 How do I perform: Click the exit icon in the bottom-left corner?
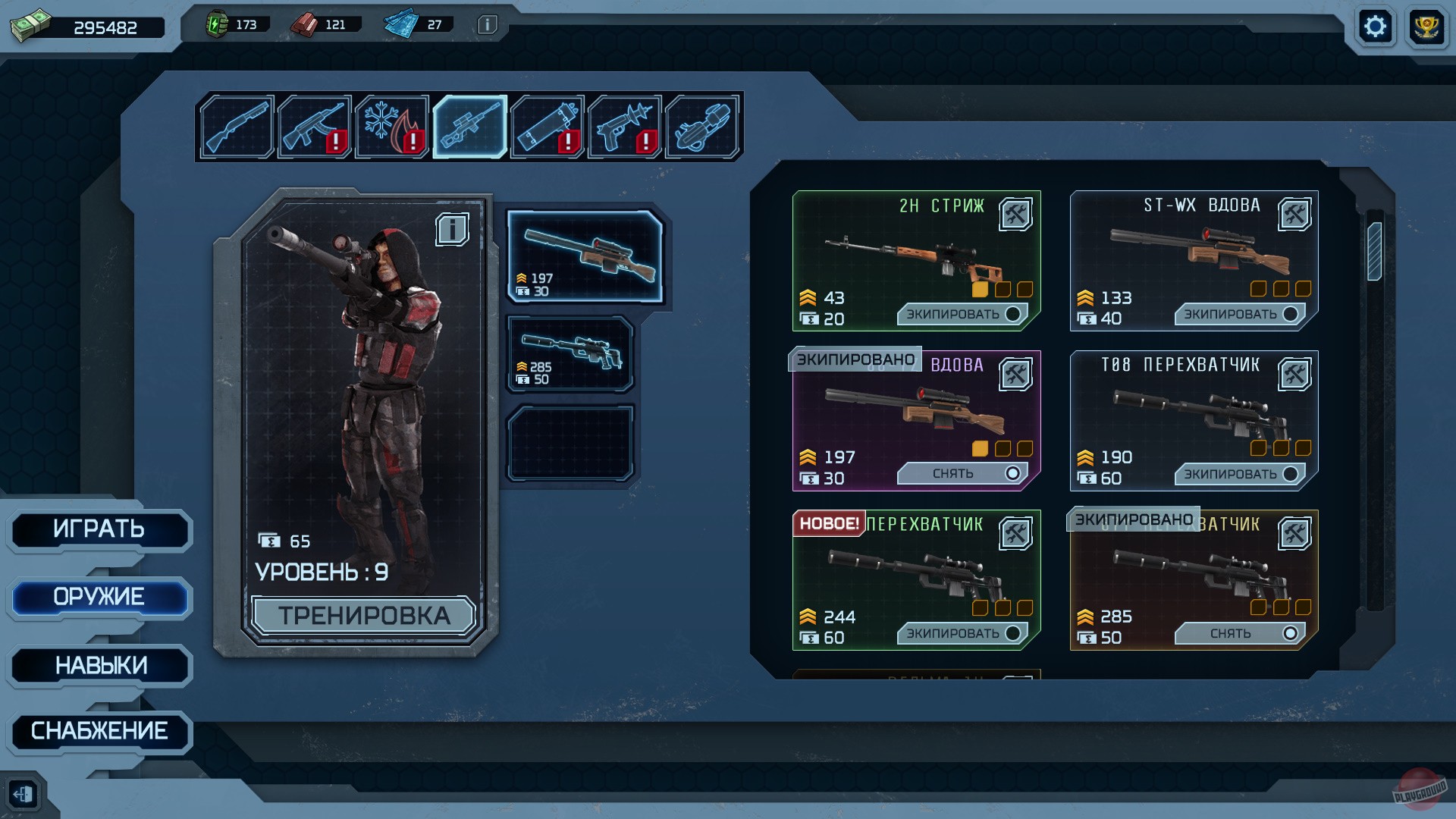coord(25,793)
